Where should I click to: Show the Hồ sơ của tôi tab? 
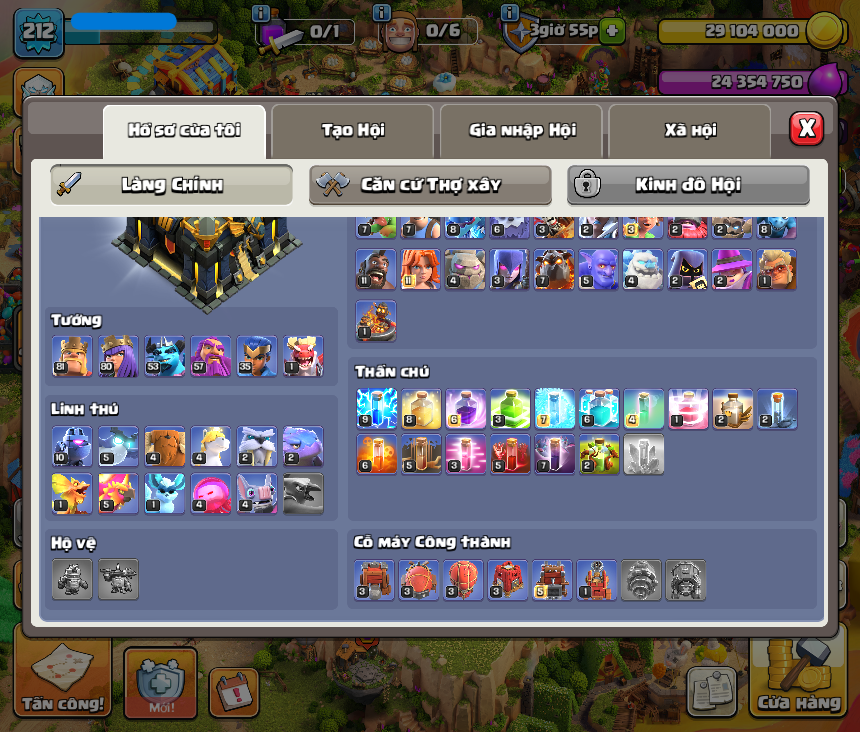coord(184,130)
